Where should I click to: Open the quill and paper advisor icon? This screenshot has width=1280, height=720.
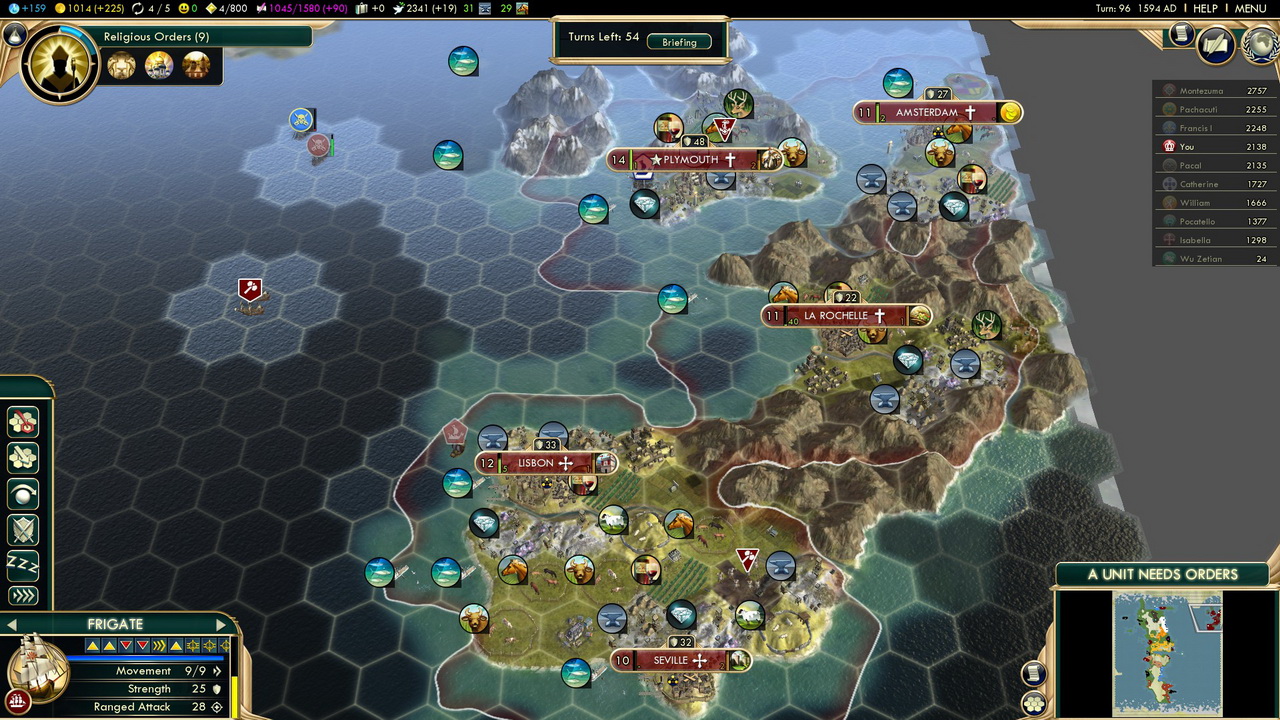point(1216,45)
